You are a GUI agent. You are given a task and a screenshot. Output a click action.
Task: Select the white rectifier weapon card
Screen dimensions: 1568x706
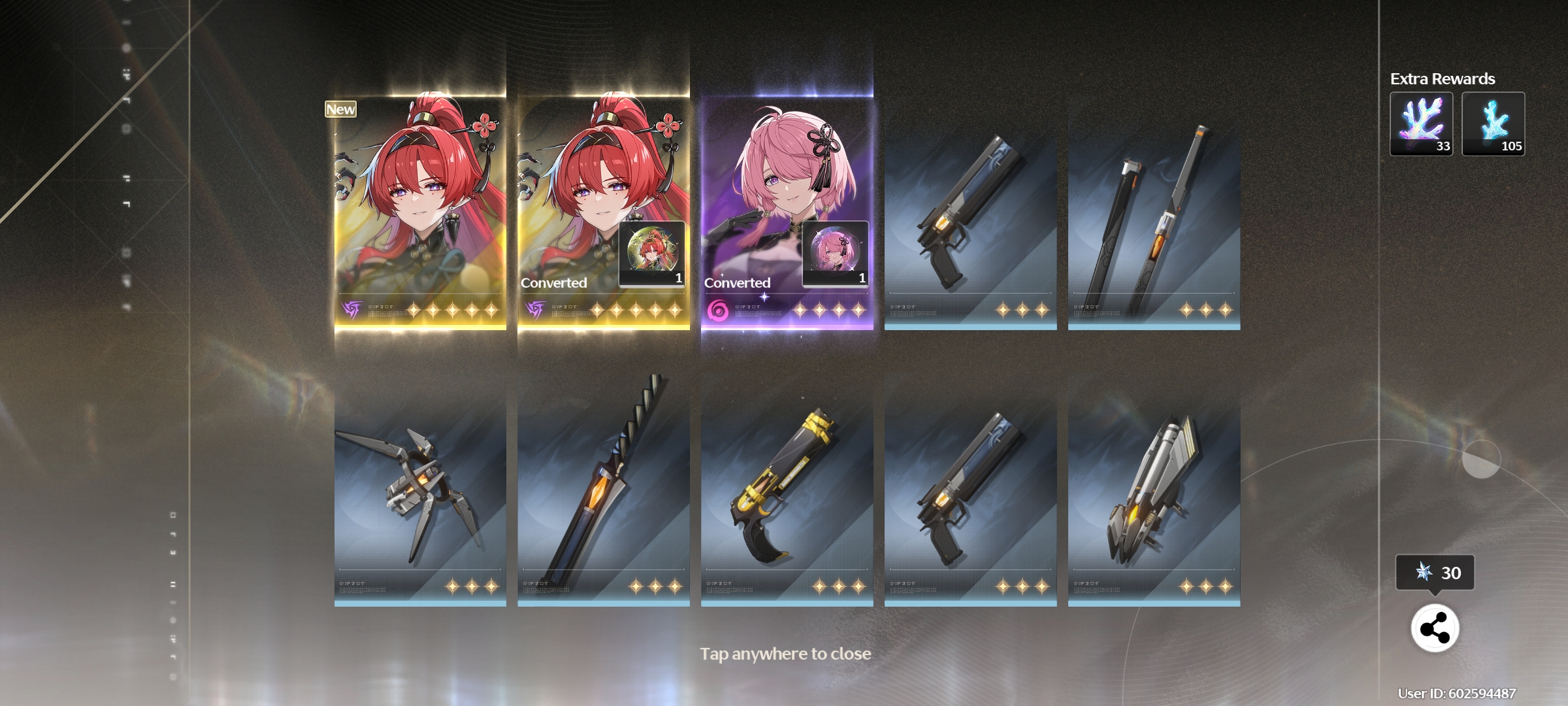1154,490
